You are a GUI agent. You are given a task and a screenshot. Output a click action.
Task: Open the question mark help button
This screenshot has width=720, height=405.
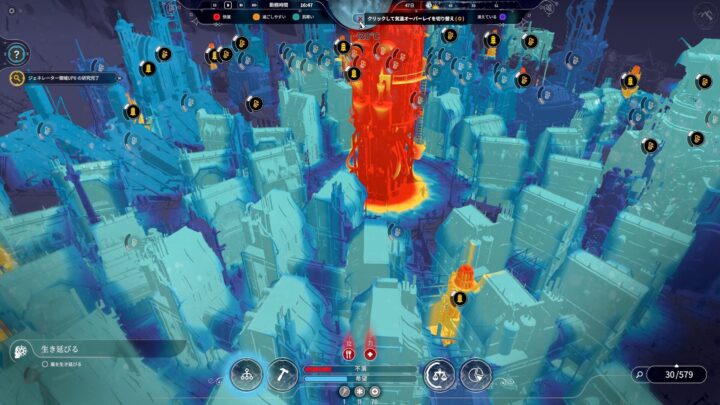17,53
